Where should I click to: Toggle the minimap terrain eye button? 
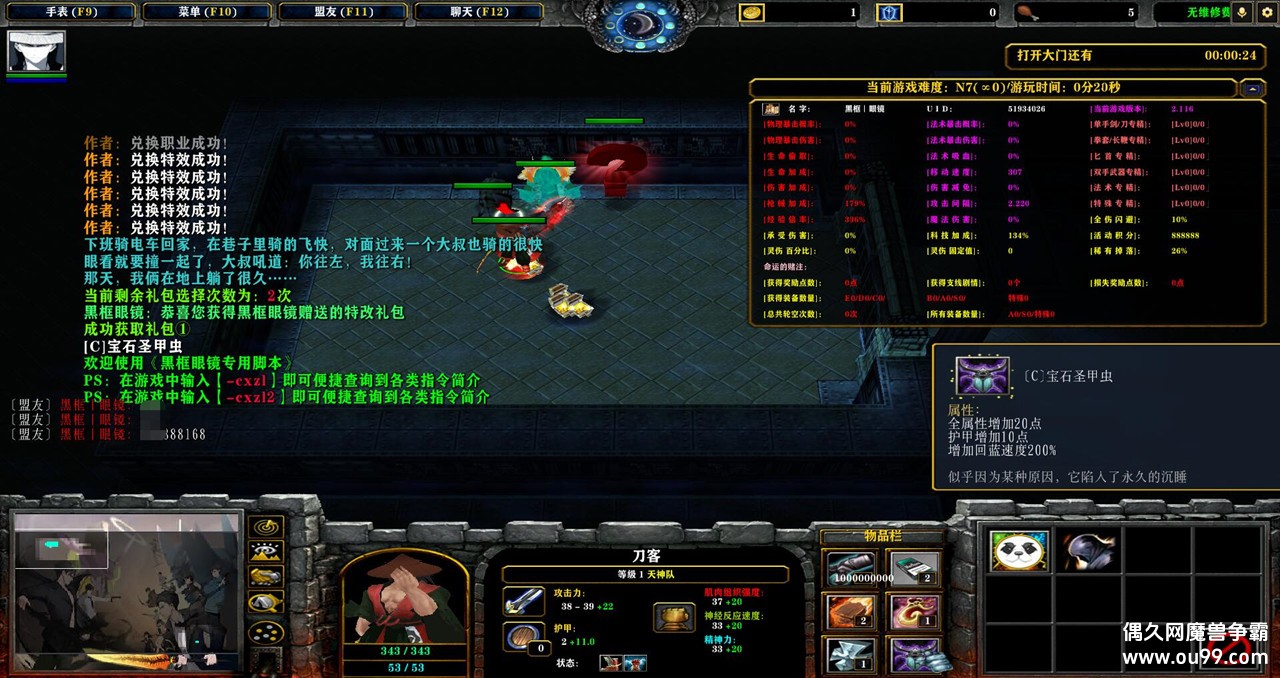tap(265, 552)
